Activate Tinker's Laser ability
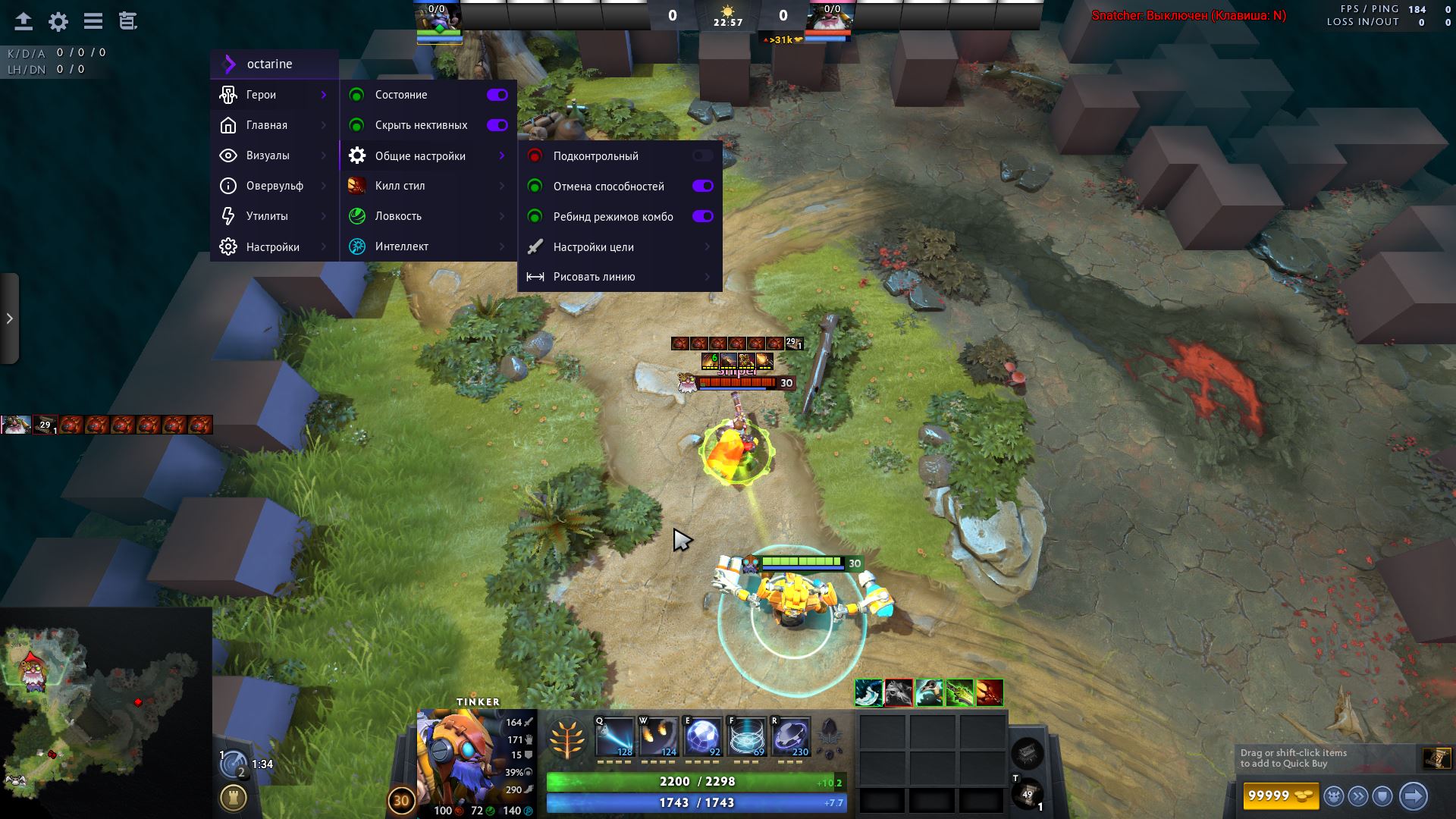 tap(614, 737)
